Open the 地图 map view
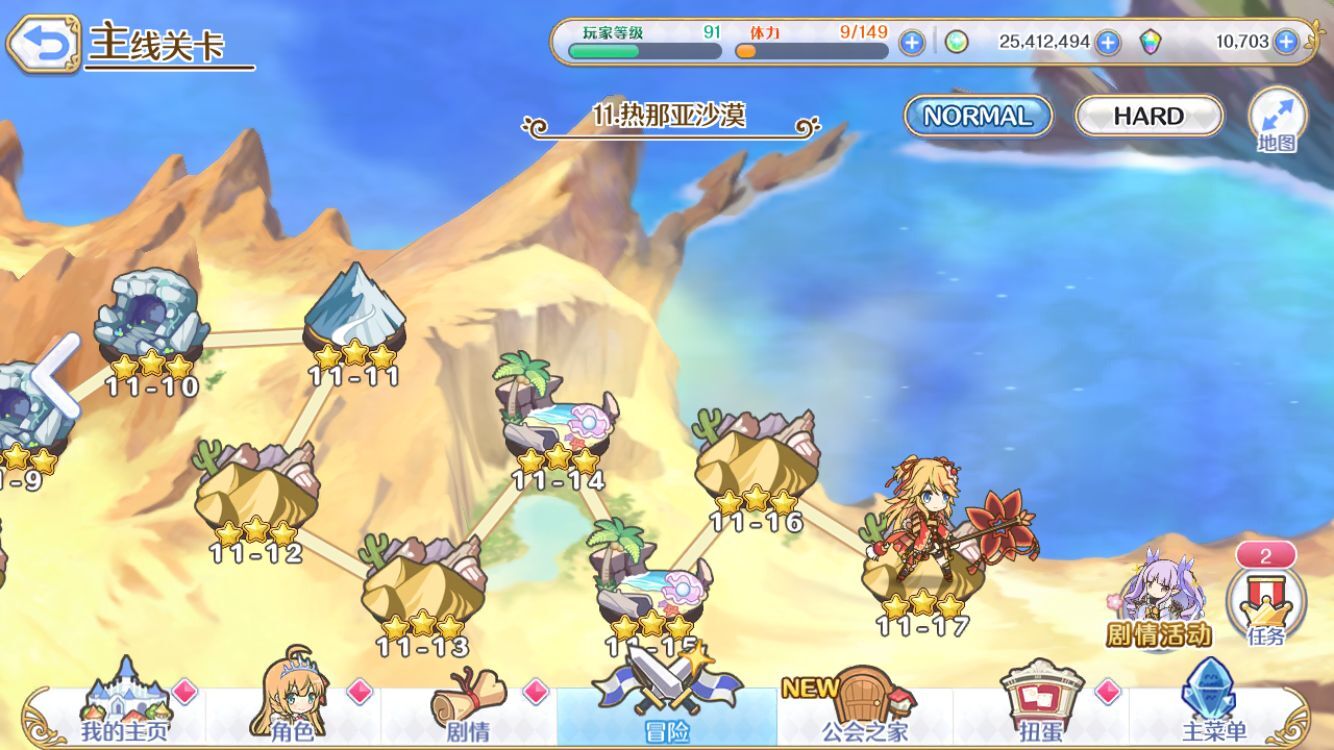This screenshot has width=1334, height=750. coord(1277,120)
